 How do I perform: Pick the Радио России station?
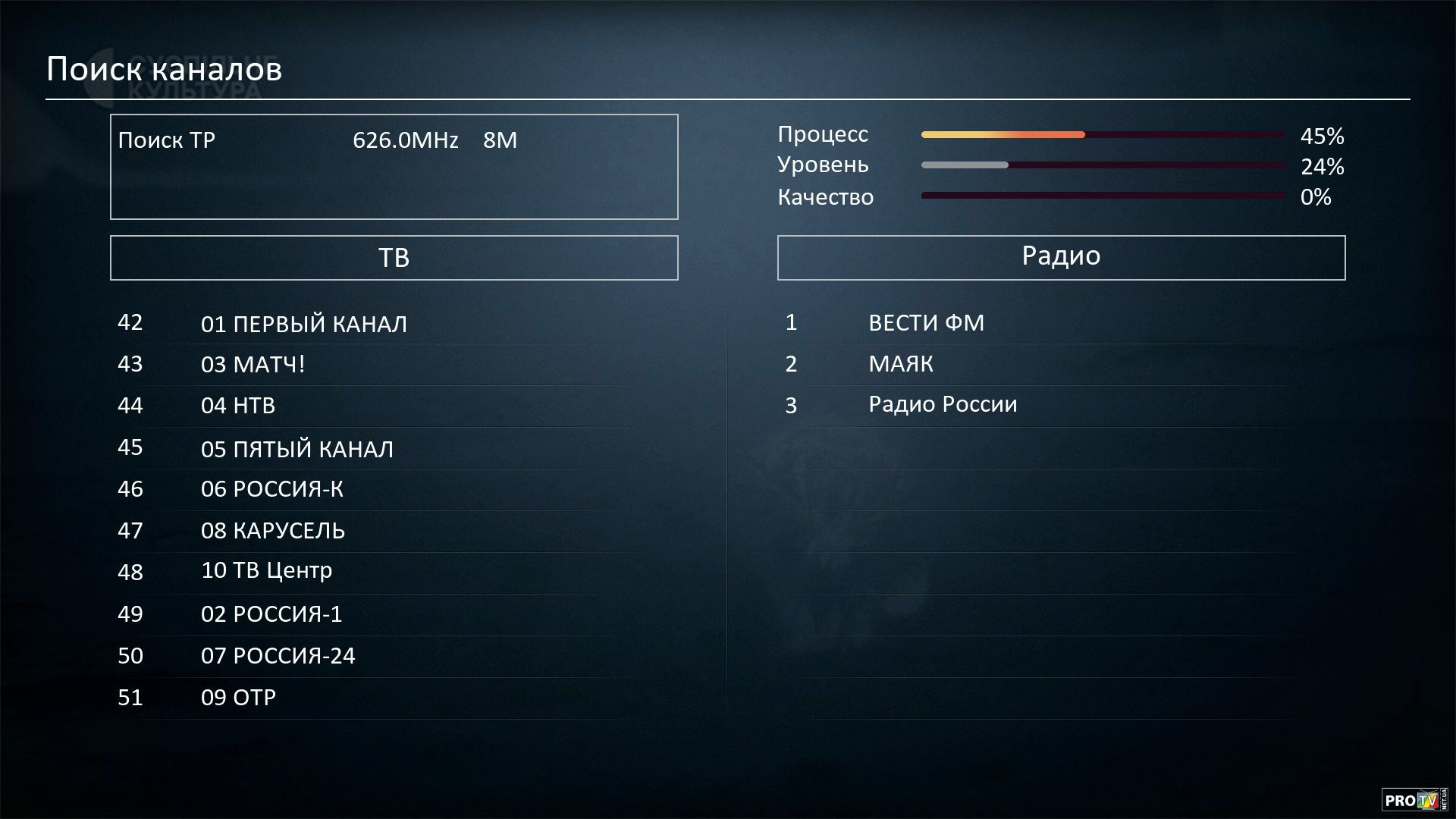943,404
